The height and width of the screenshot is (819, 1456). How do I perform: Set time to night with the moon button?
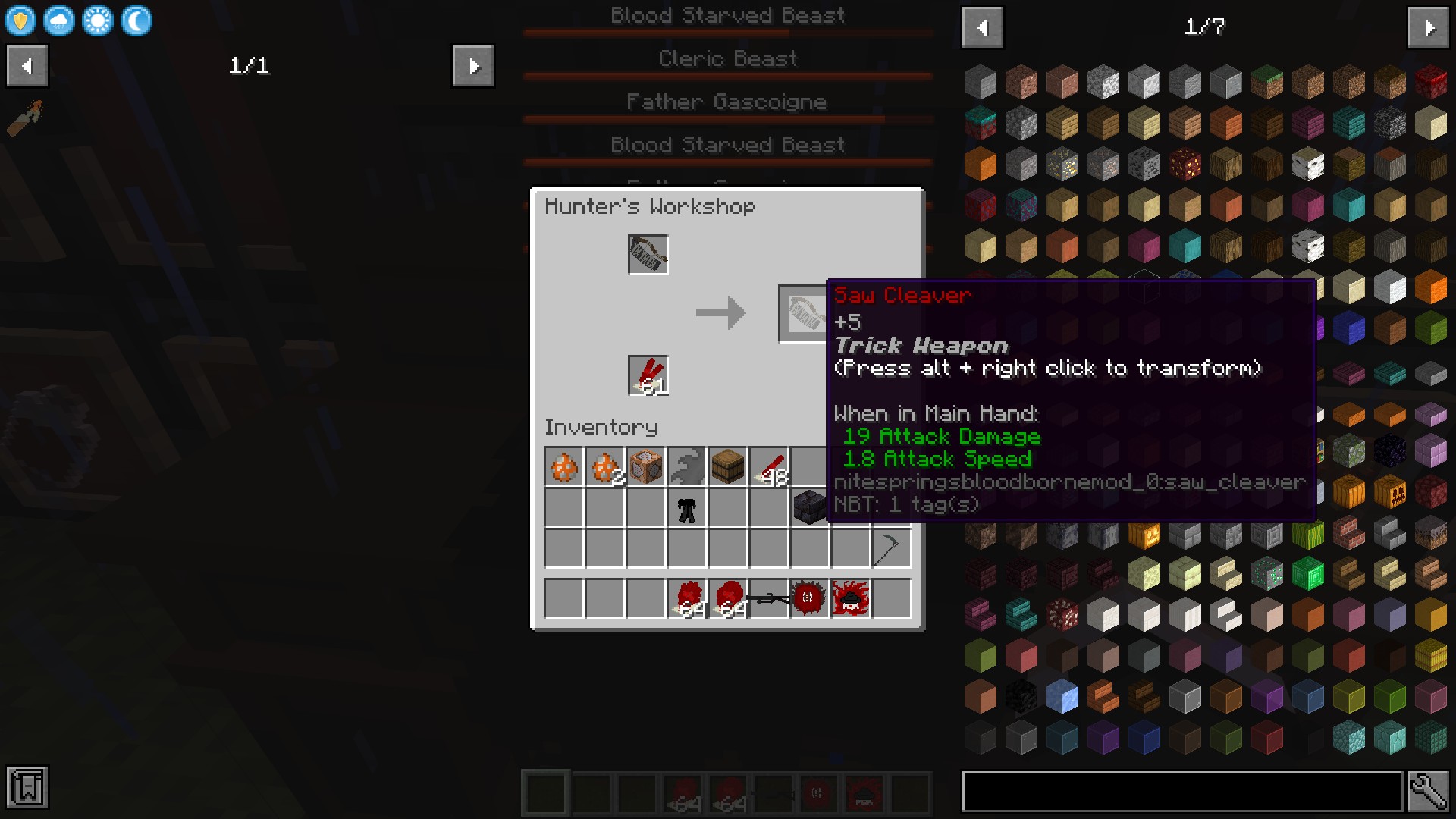[x=136, y=21]
